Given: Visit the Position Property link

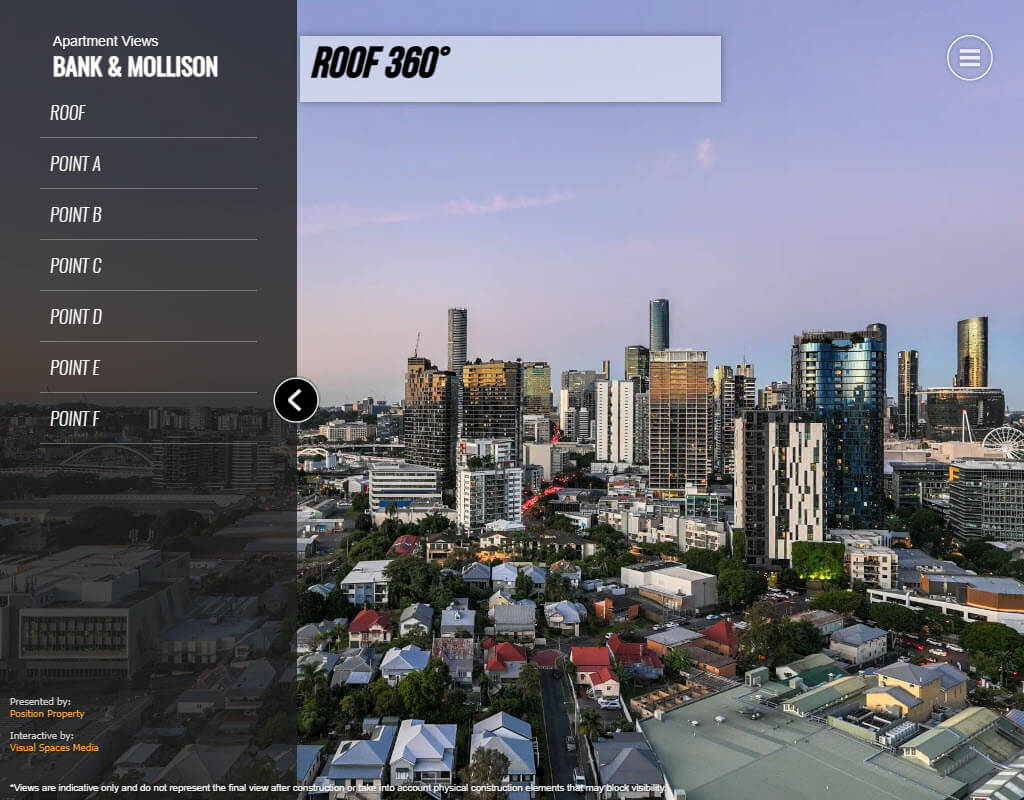Looking at the screenshot, I should coord(47,714).
